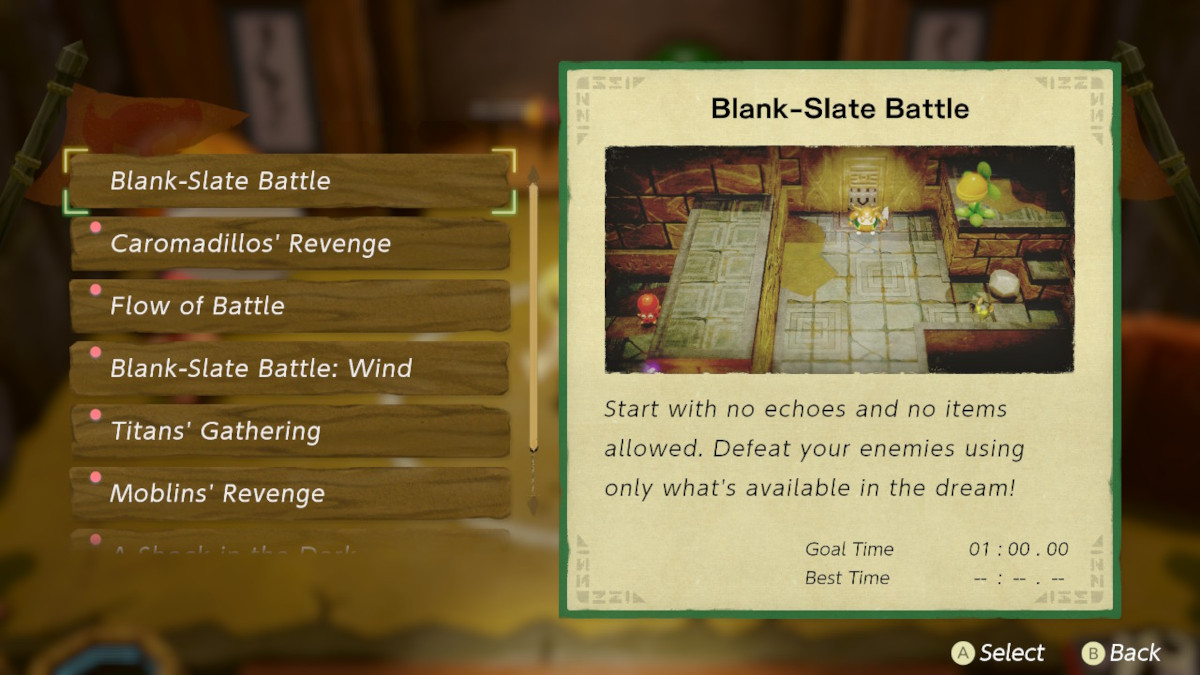The width and height of the screenshot is (1200, 675).
Task: Choose Caromadillos' Revenge from the list
Action: (x=289, y=244)
